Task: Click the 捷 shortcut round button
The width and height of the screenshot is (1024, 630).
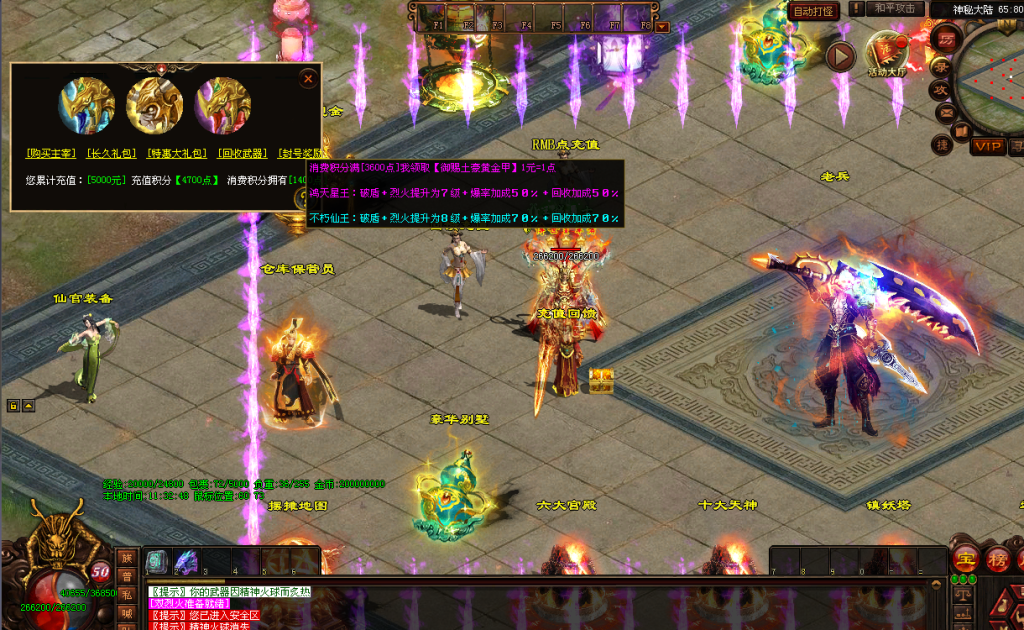Action: point(941,145)
